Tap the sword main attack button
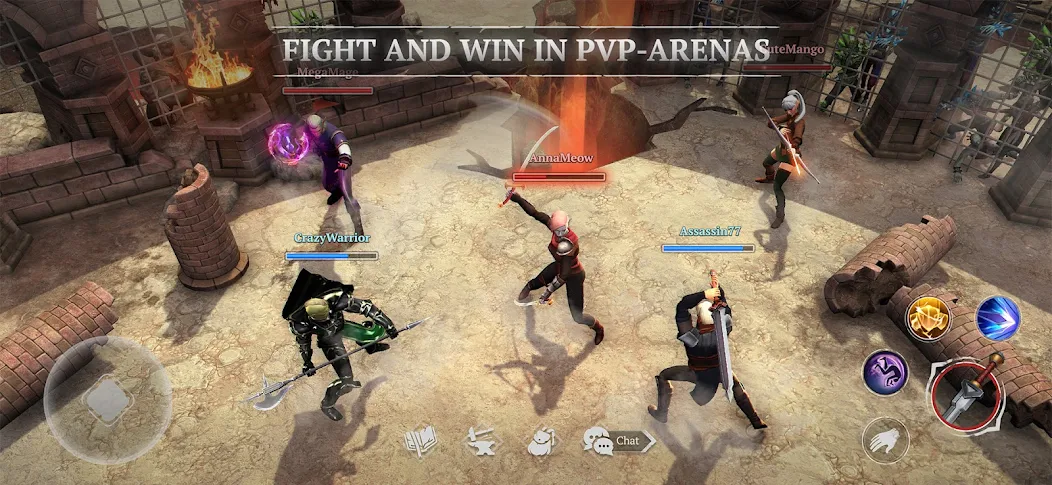 [967, 393]
